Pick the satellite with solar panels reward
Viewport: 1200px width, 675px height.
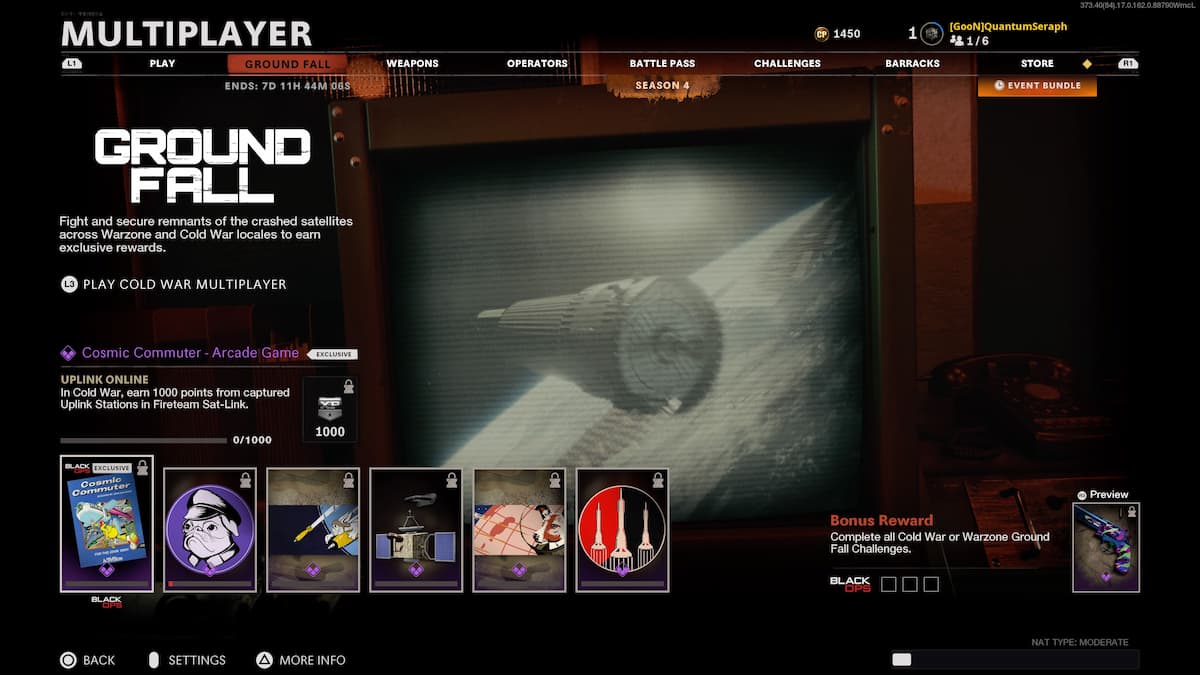pyautogui.click(x=416, y=529)
